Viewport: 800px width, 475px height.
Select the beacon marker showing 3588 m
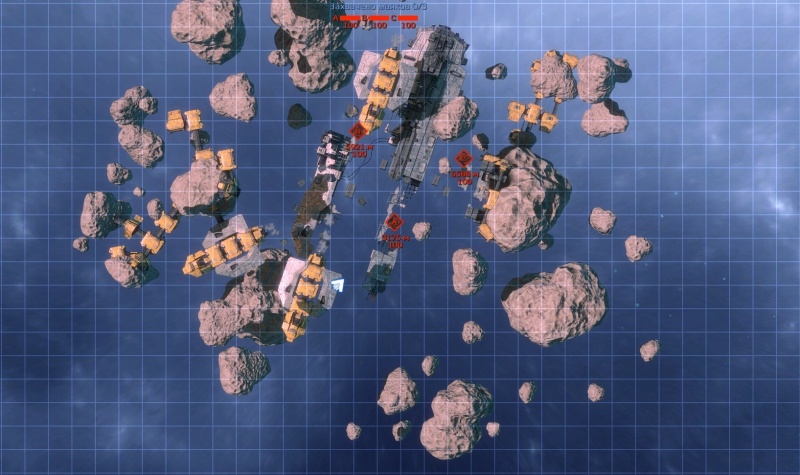[x=463, y=158]
